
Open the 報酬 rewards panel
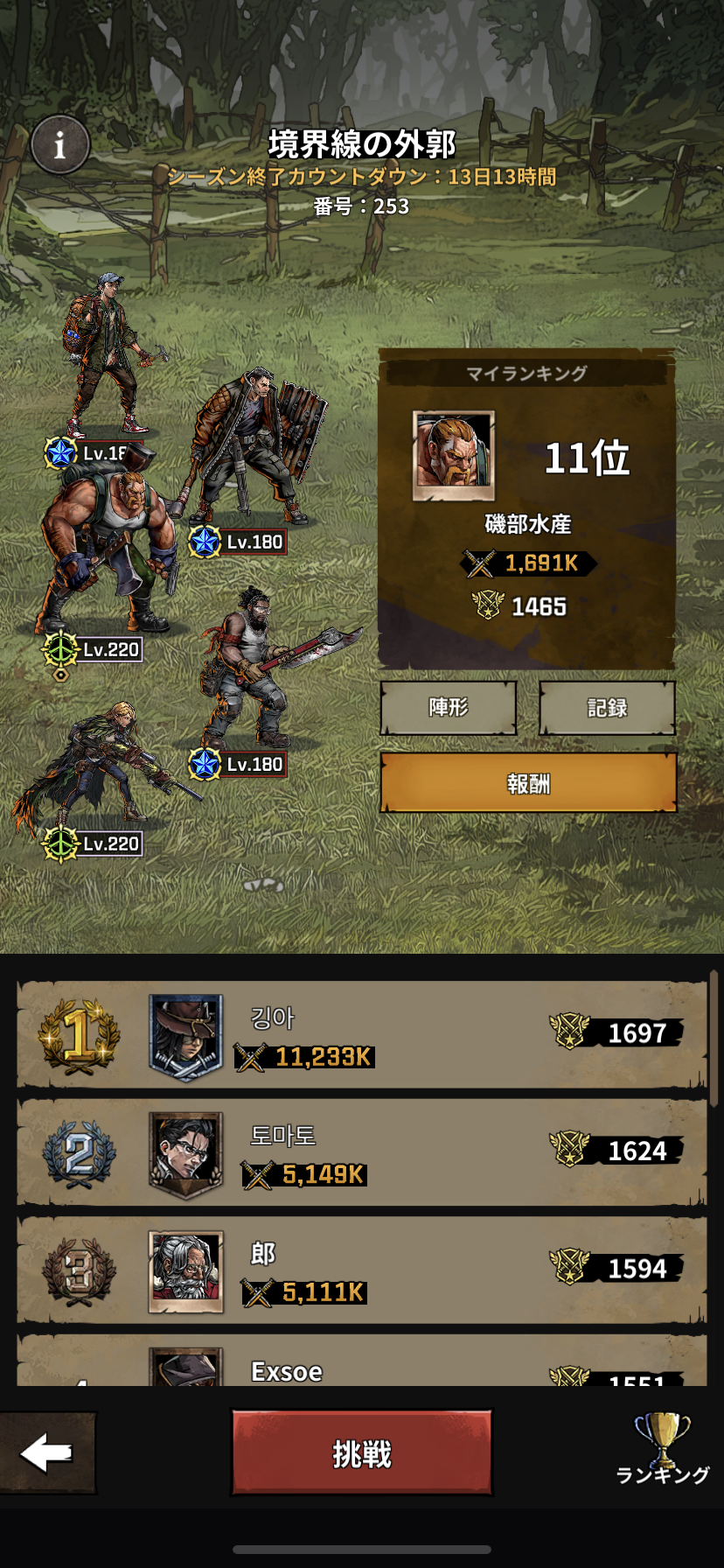(528, 783)
